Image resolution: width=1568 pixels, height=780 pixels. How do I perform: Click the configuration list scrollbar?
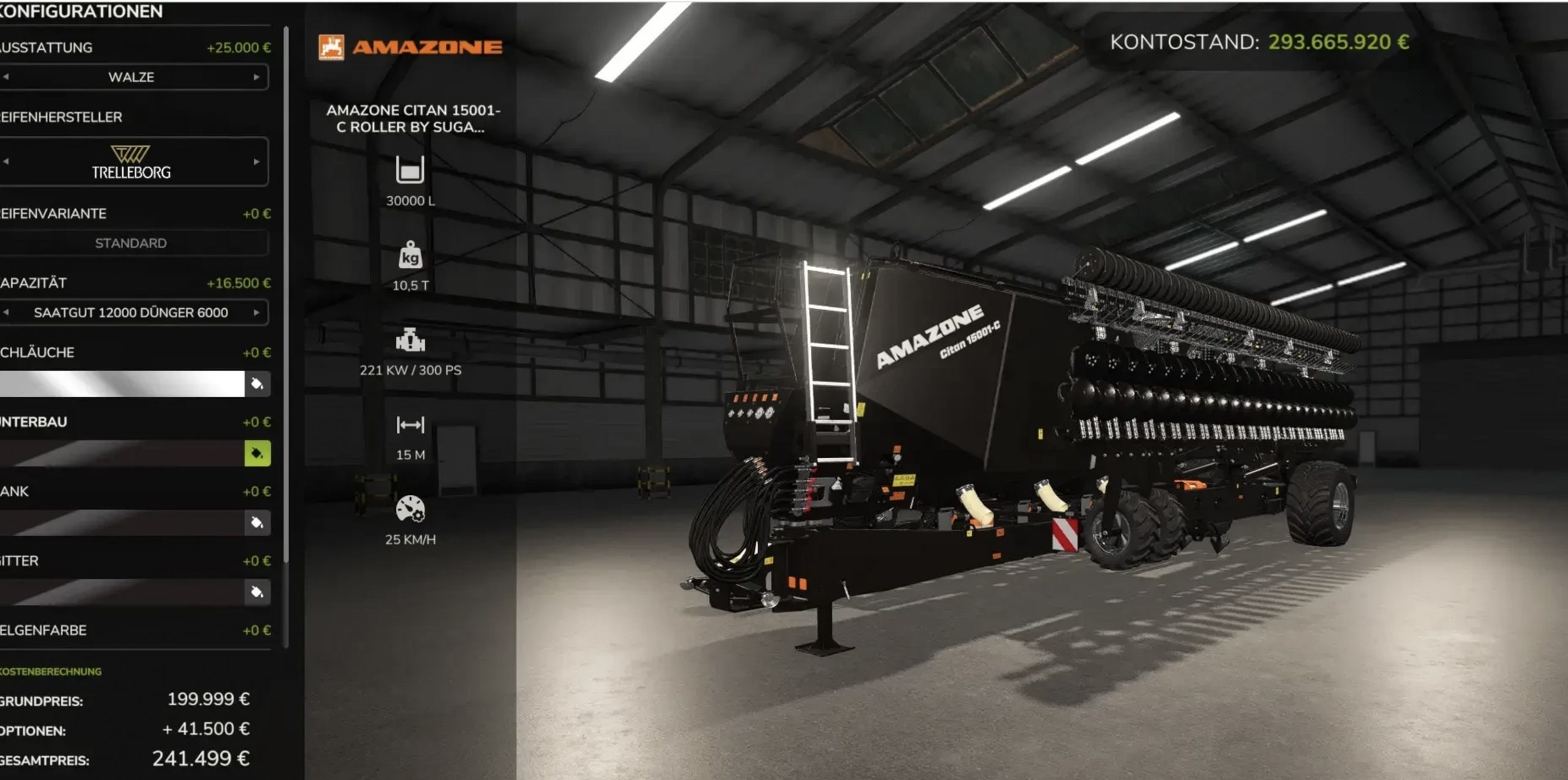click(286, 294)
